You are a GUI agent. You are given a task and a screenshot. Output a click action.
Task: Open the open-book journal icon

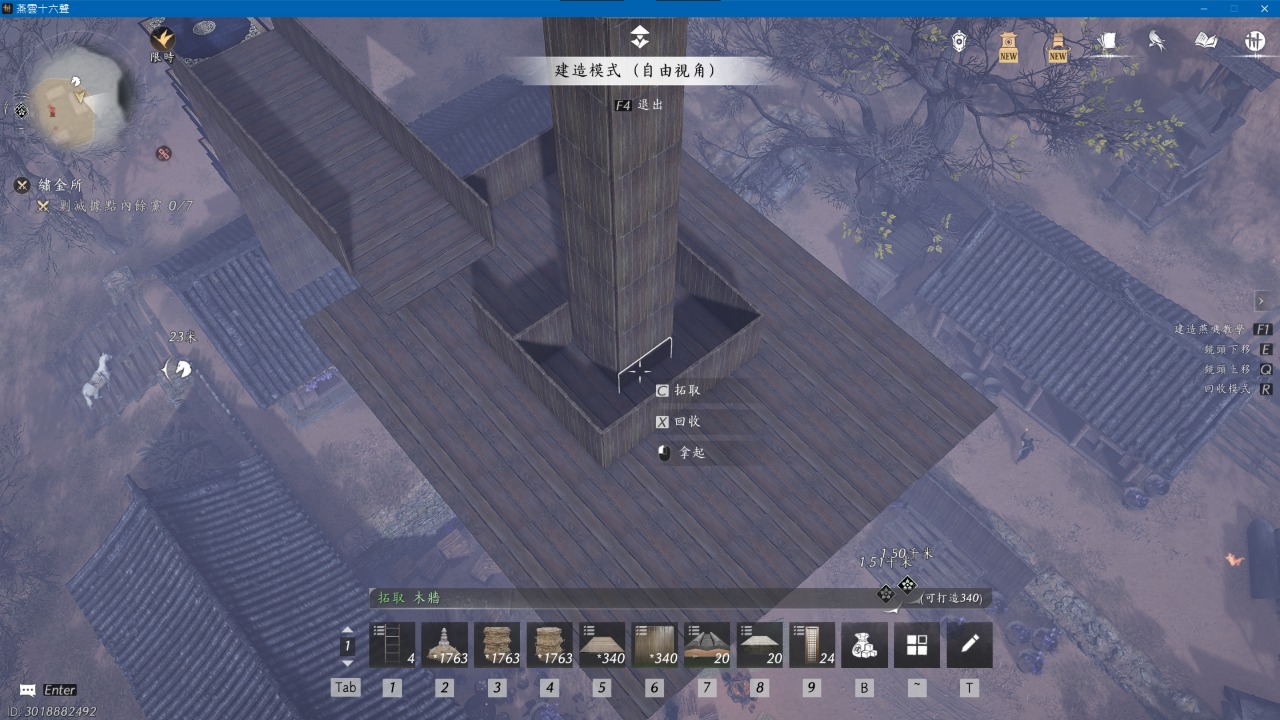coord(1206,41)
